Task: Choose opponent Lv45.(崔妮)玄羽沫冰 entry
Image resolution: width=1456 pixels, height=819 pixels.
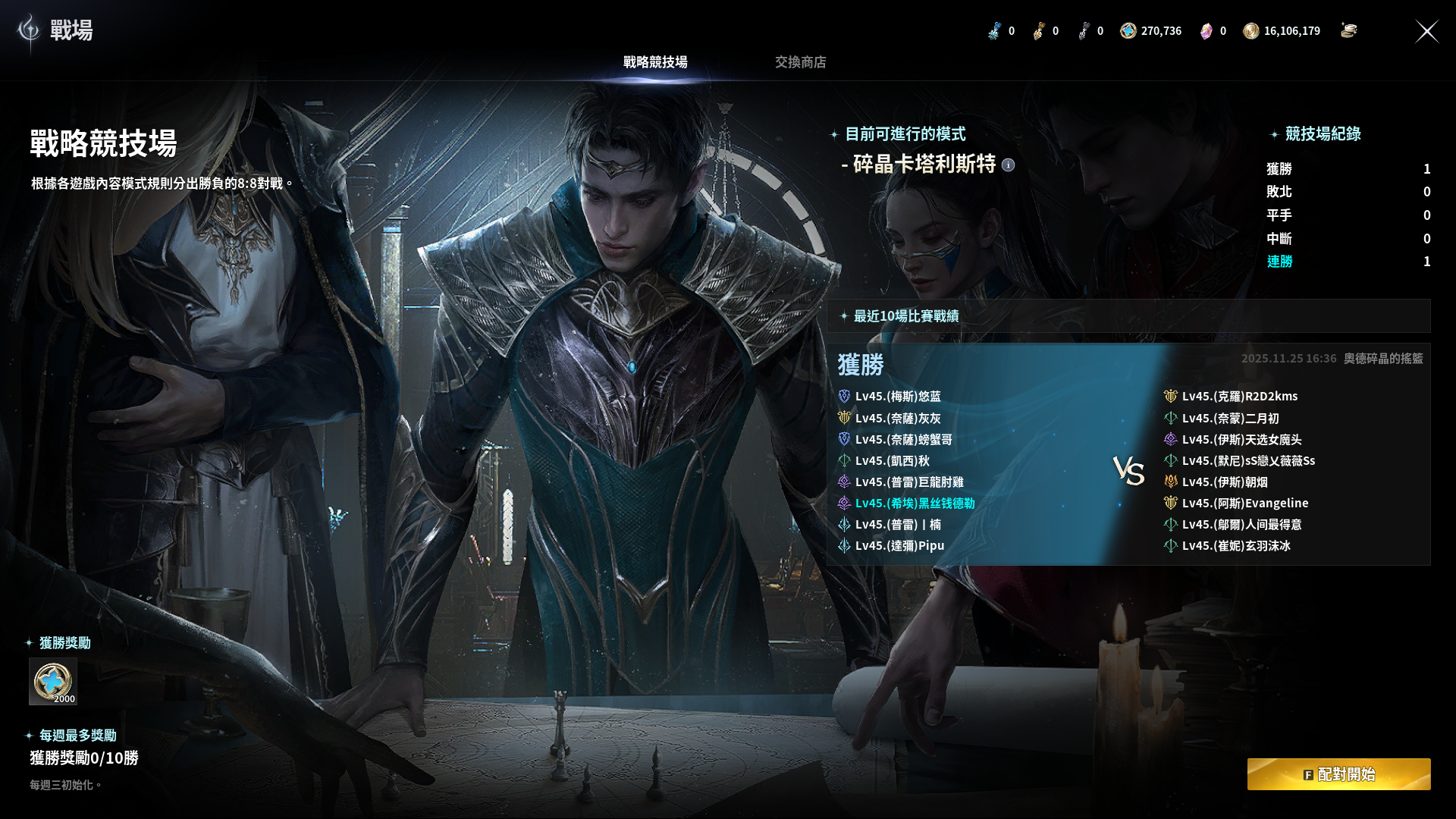Action: tap(1235, 546)
